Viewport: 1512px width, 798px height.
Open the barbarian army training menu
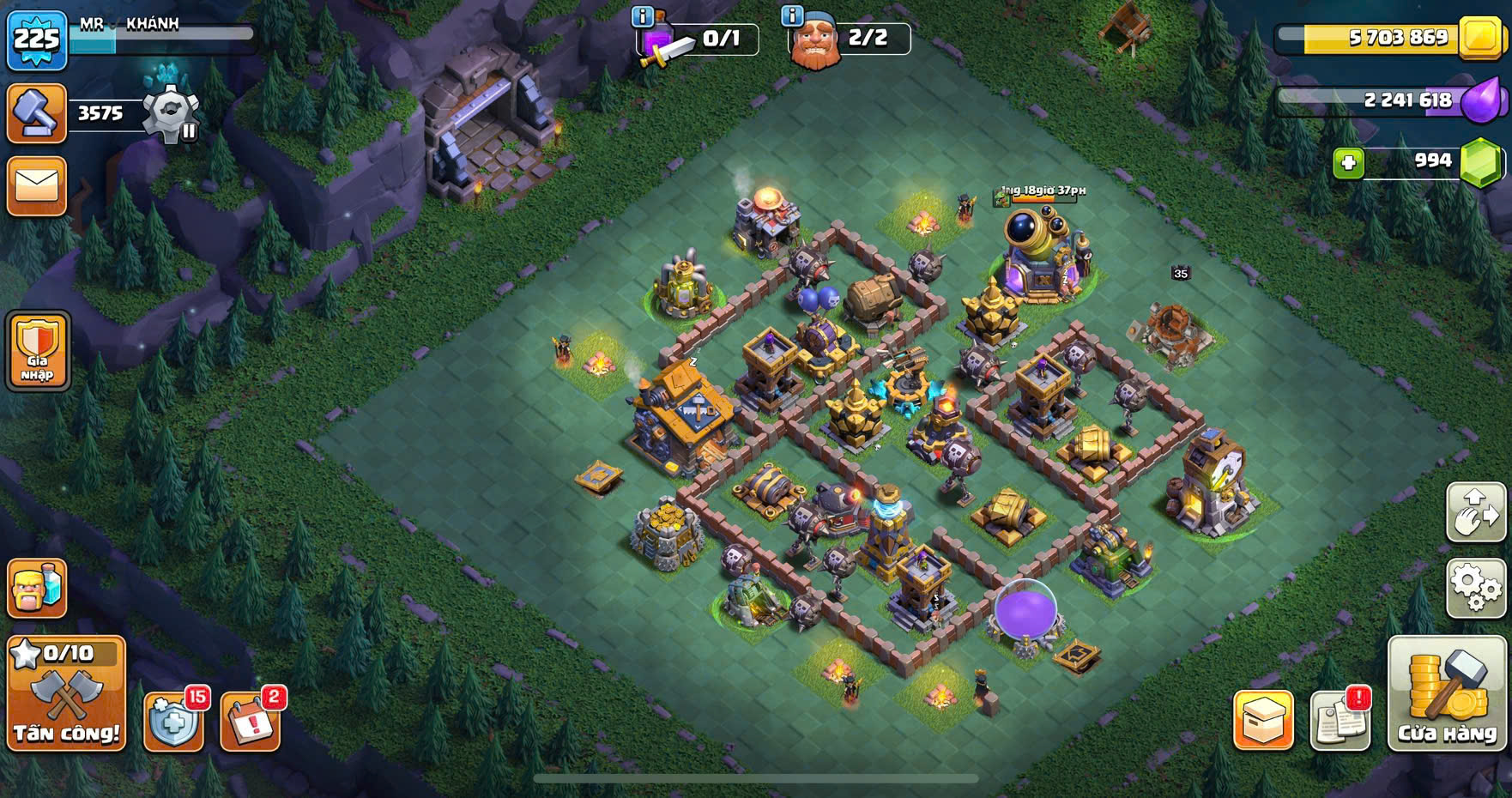37,589
